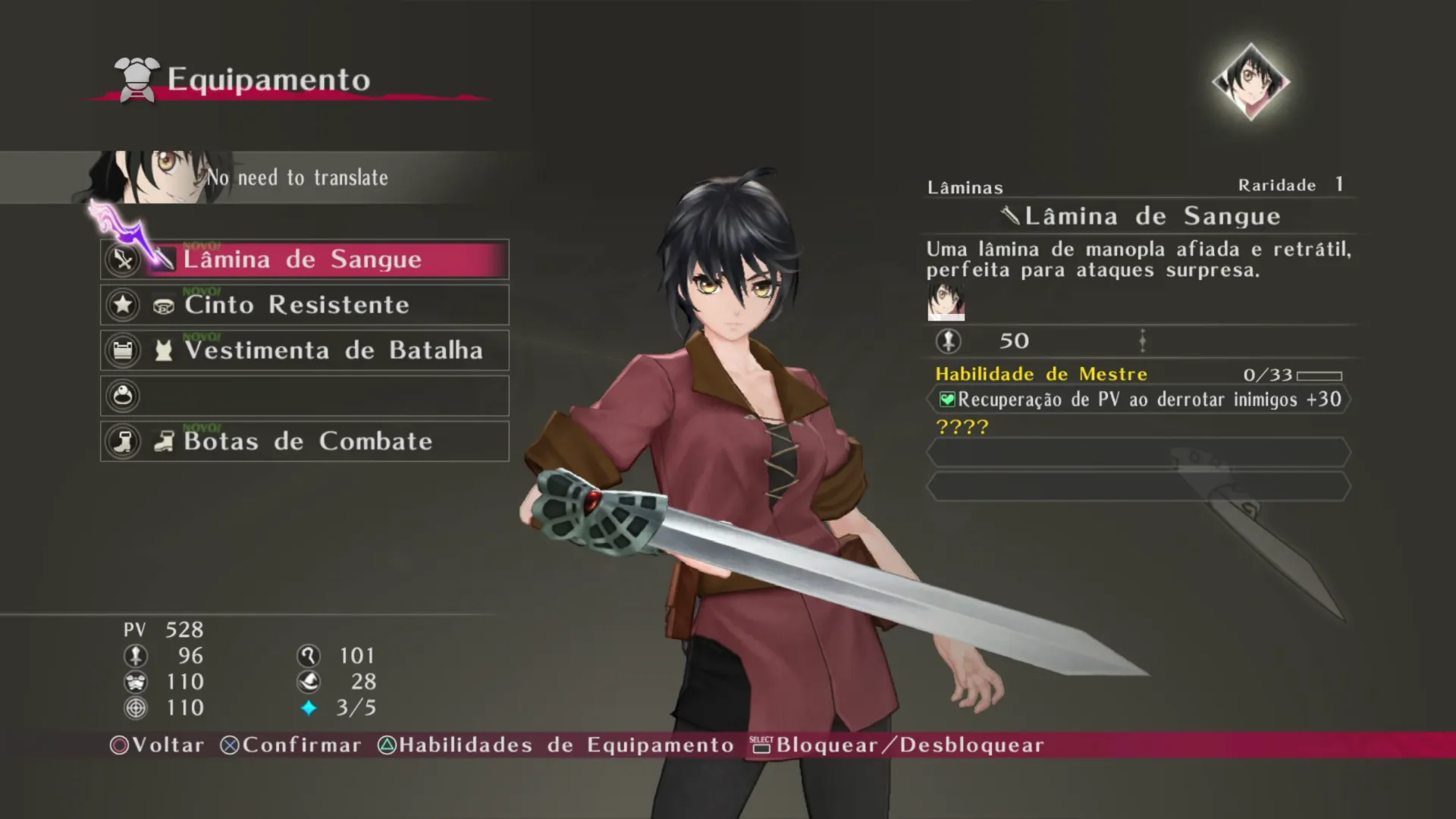Screen dimensions: 1456x819
Task: Open the Vestimenta de Batalha armor slot
Action: (x=305, y=350)
